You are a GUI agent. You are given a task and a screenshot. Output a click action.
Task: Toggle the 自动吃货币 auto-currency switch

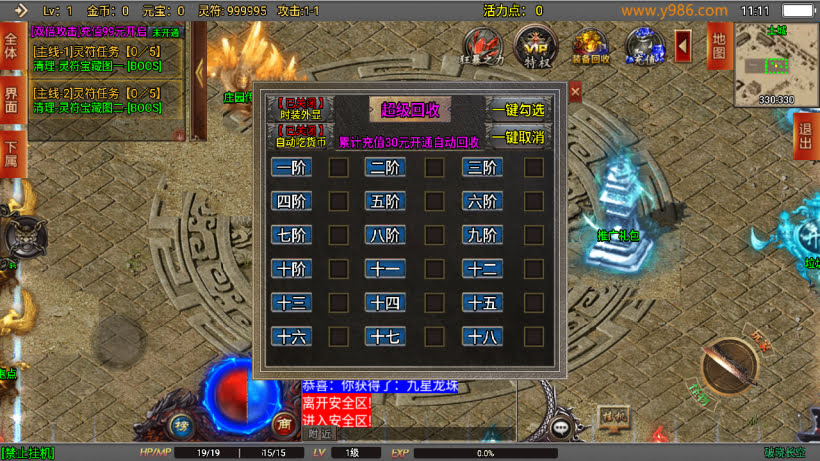(301, 136)
